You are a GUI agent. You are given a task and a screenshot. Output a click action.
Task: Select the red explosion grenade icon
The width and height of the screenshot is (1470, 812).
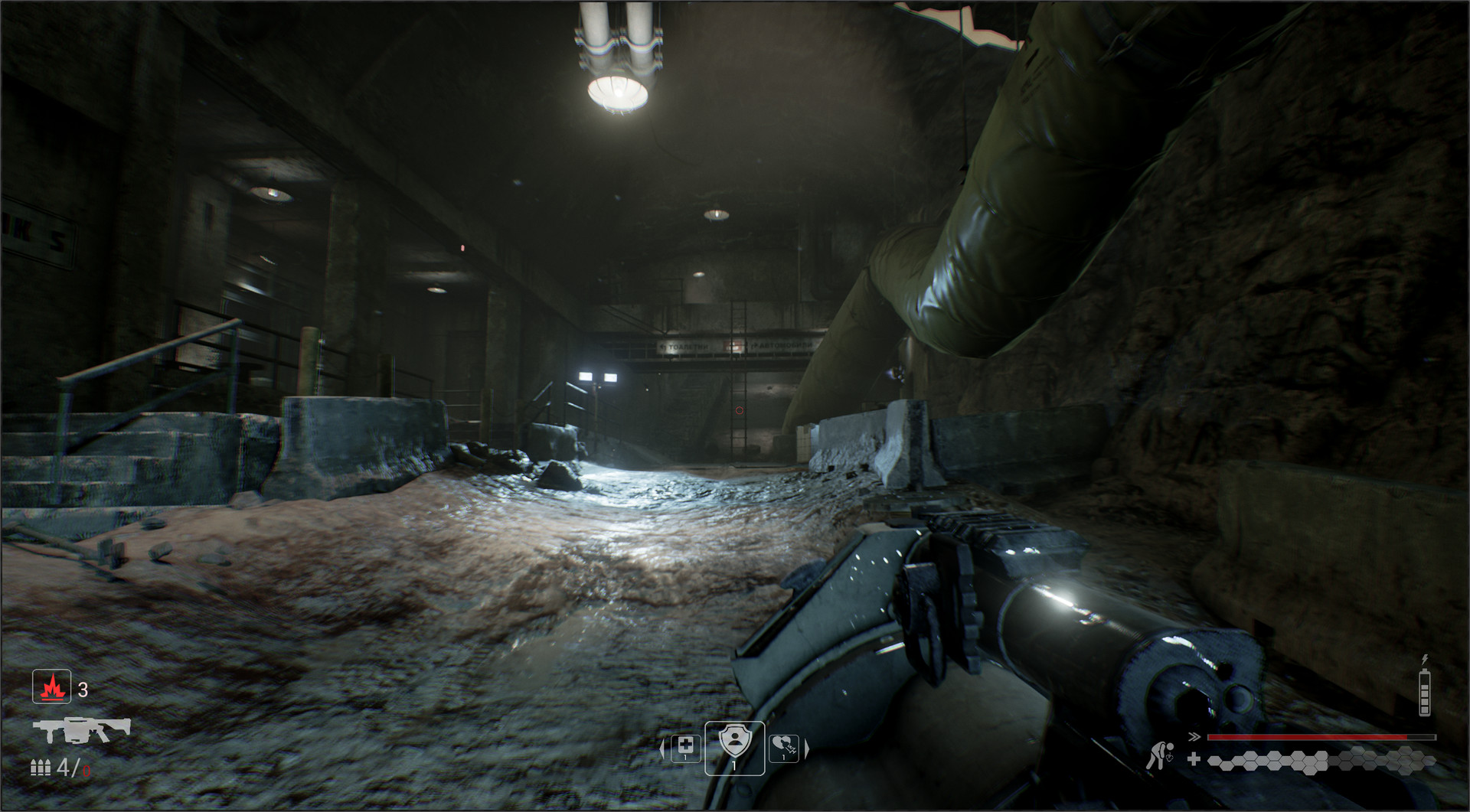click(52, 686)
